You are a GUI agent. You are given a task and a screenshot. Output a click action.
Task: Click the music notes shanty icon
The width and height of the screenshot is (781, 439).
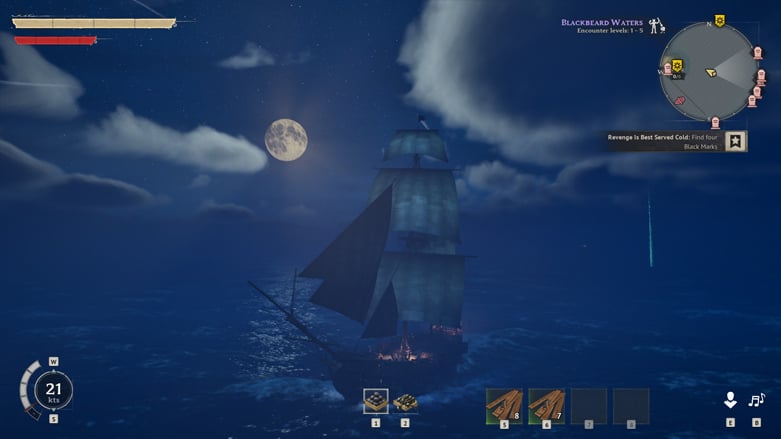(756, 400)
